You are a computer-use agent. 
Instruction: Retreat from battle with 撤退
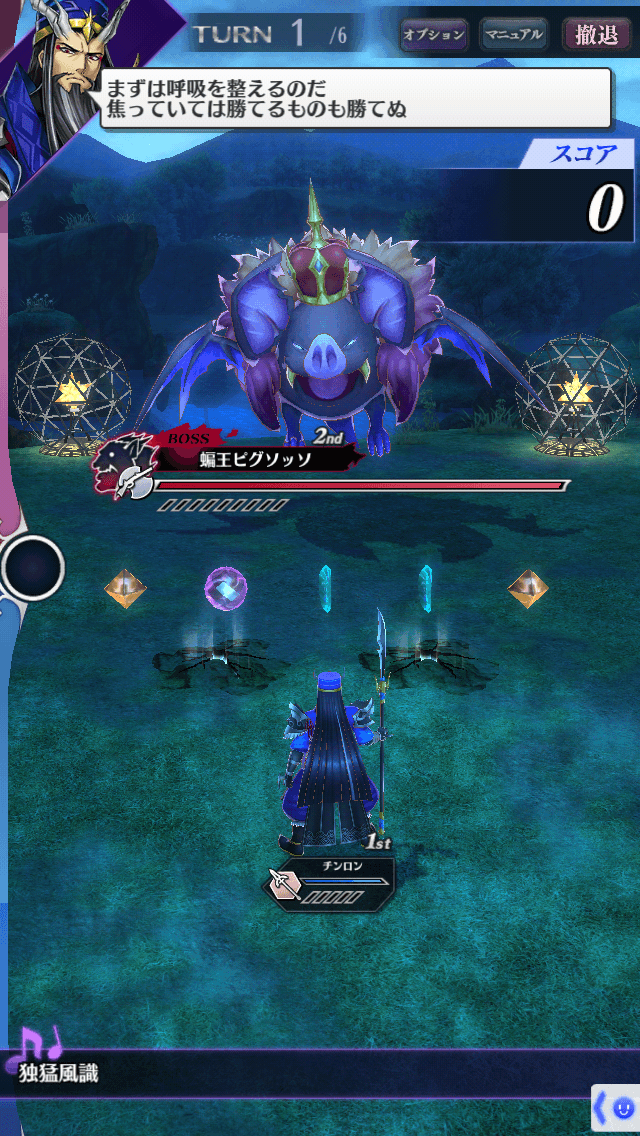coord(596,34)
